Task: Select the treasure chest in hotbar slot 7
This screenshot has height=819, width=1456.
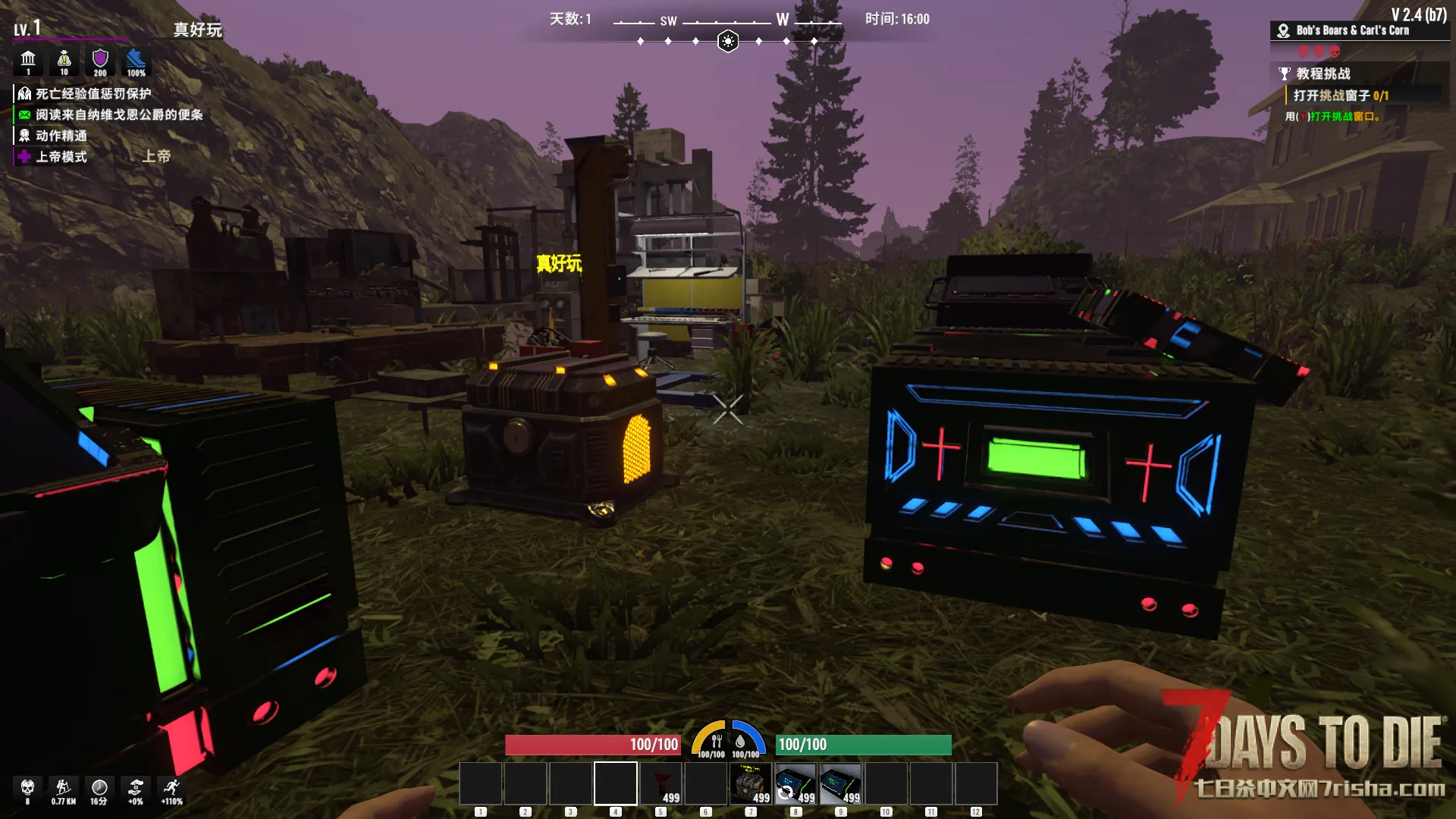Action: 751,783
